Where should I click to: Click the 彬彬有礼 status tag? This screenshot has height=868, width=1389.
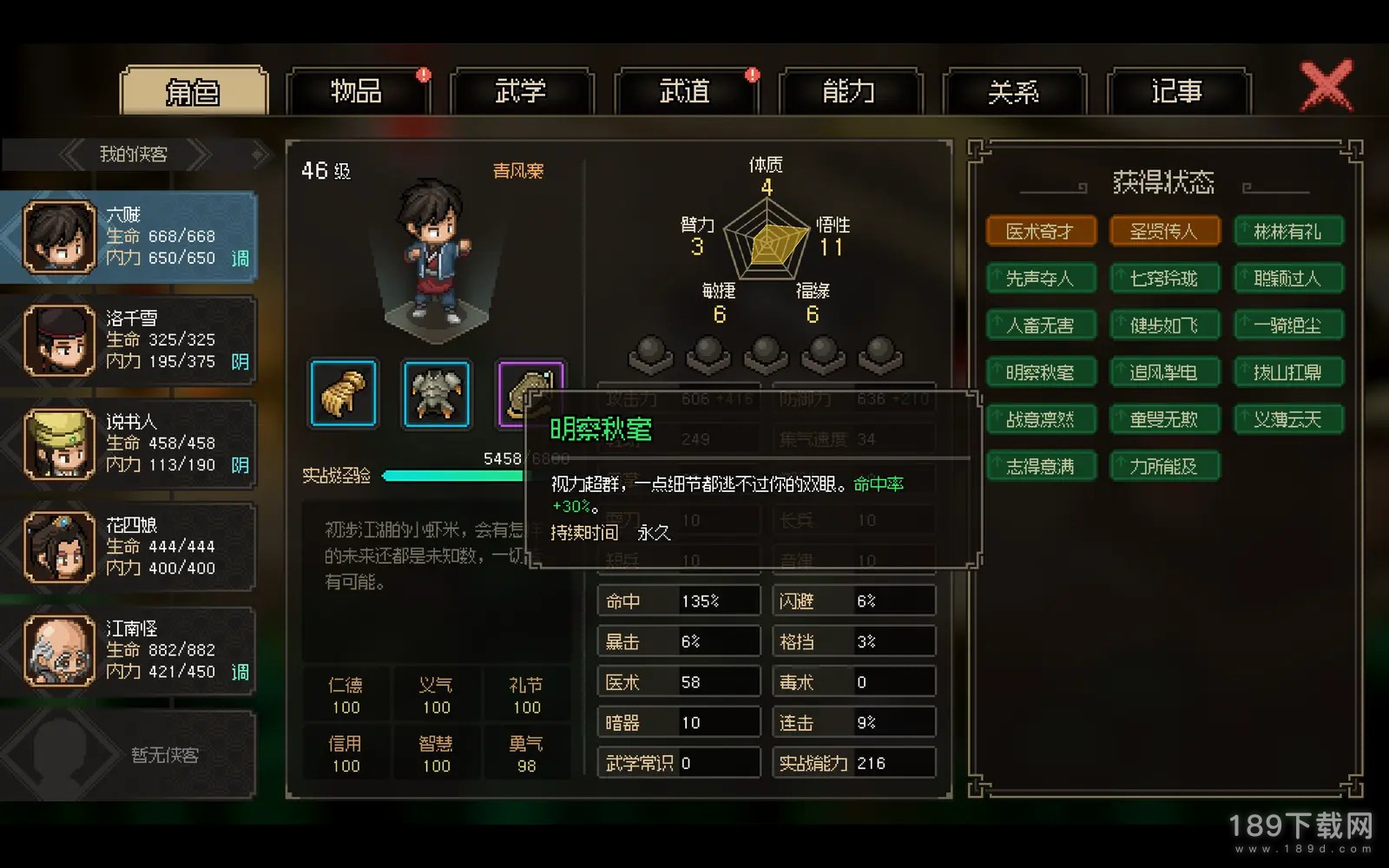click(x=1288, y=232)
